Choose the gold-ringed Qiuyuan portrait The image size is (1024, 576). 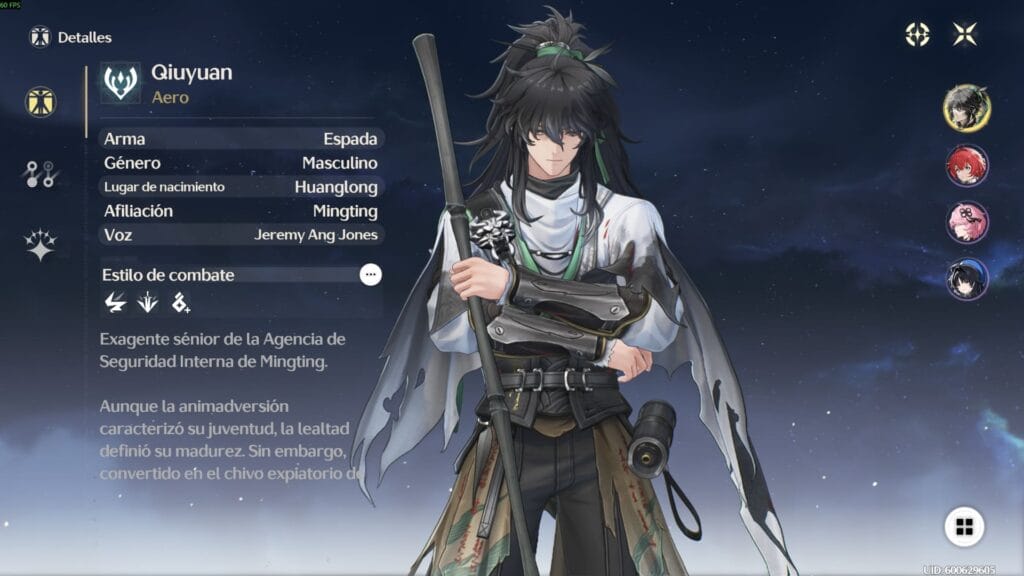967,107
